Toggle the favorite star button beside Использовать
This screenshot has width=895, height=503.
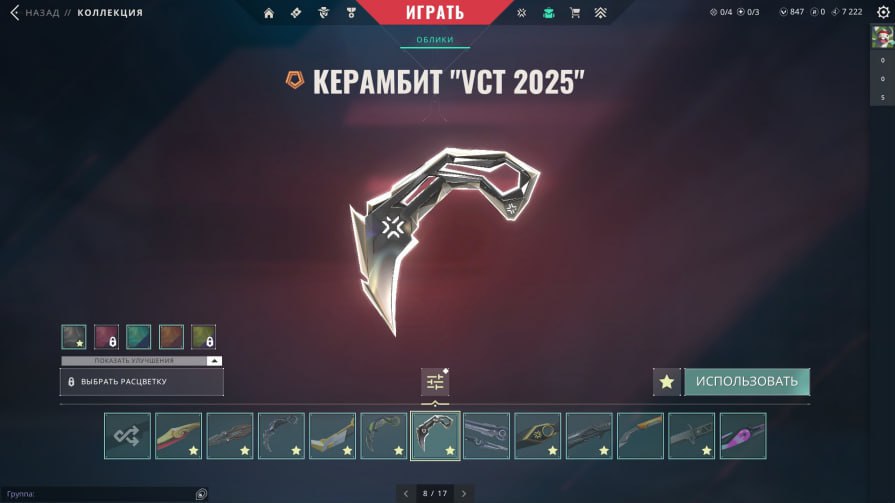click(x=667, y=382)
